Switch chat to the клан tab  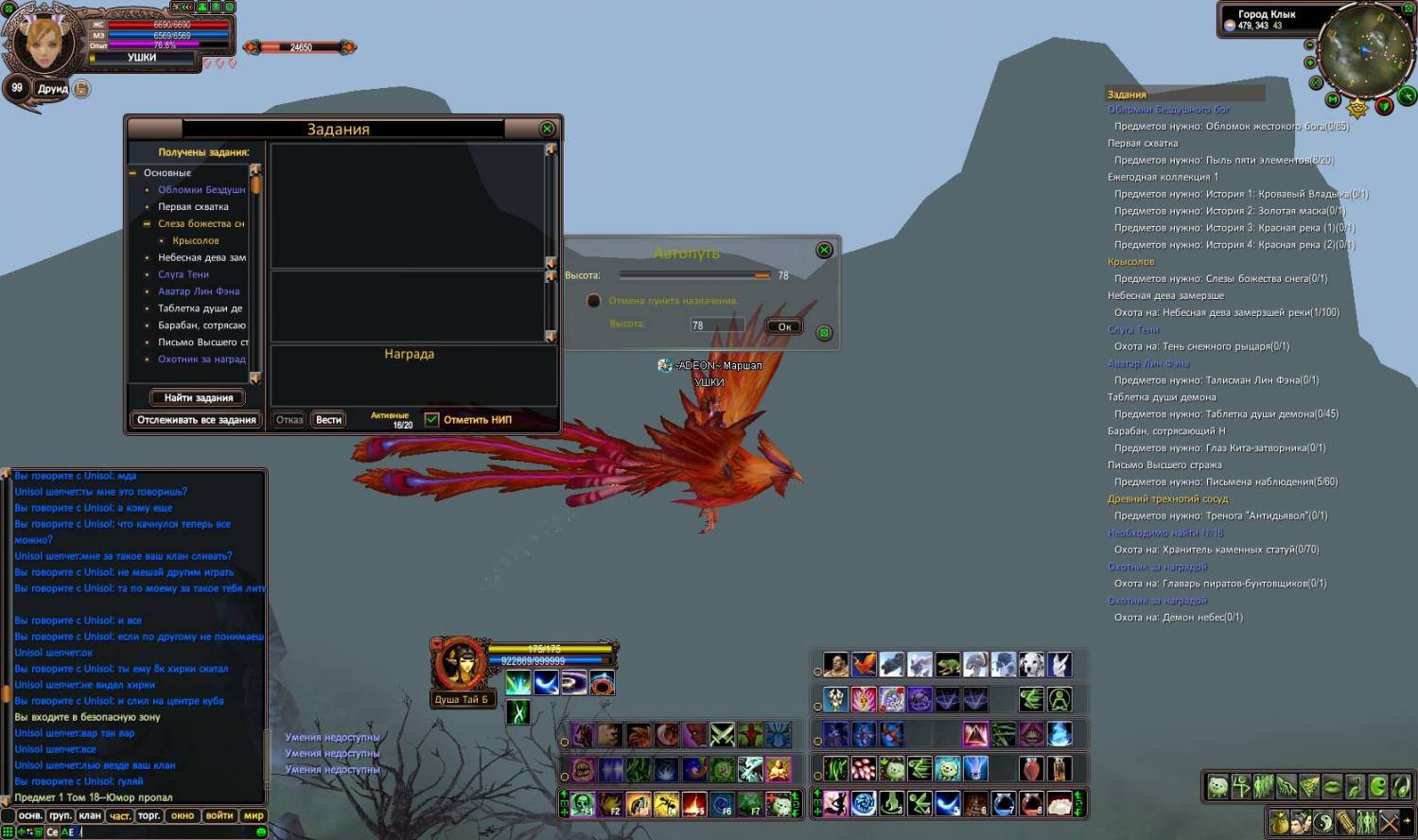(90, 815)
